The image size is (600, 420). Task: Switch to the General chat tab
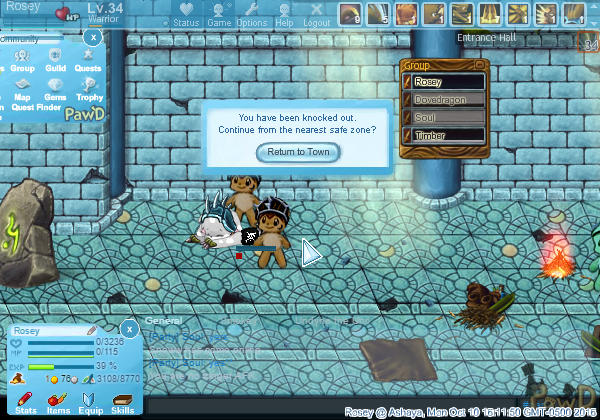162,321
